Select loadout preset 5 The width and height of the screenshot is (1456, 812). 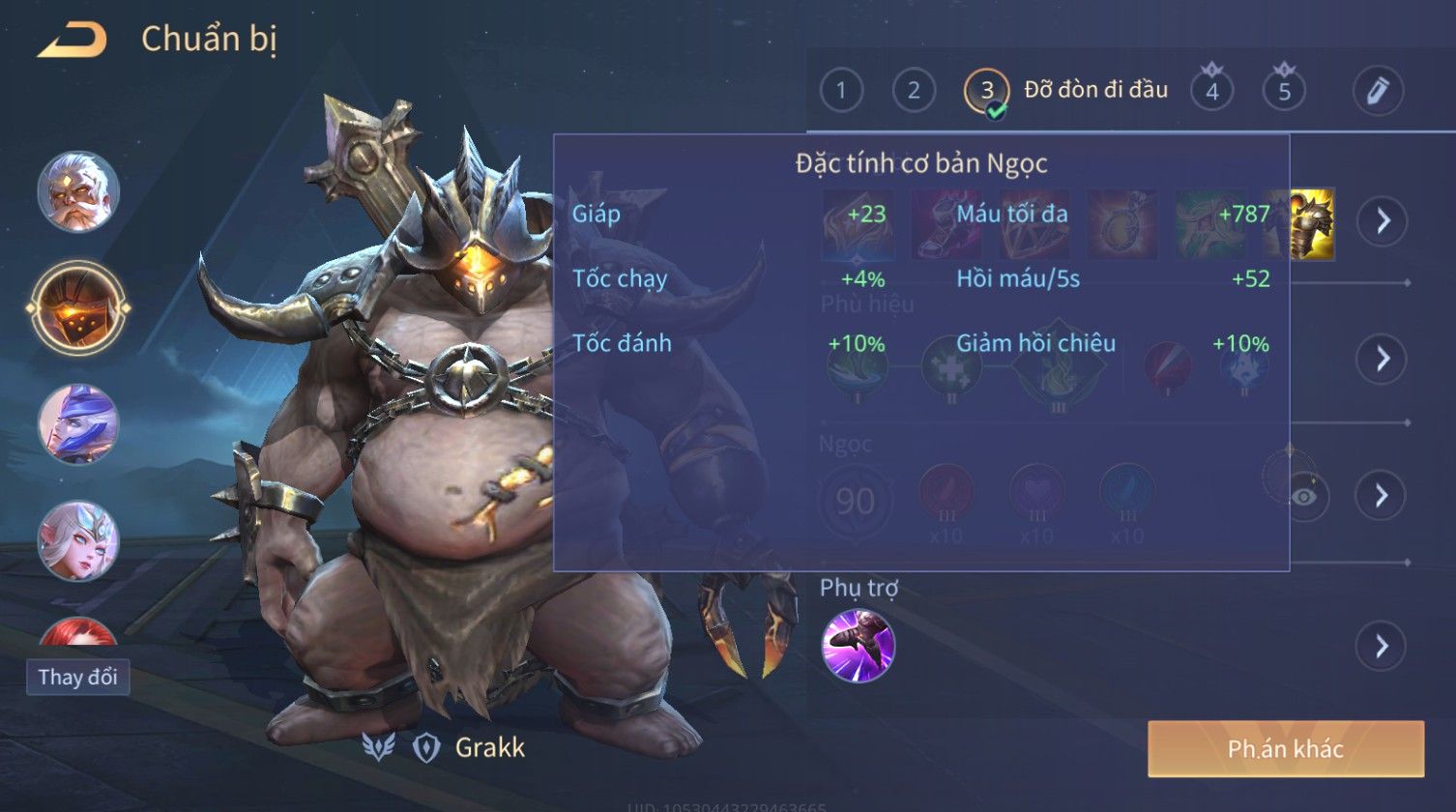(1284, 91)
